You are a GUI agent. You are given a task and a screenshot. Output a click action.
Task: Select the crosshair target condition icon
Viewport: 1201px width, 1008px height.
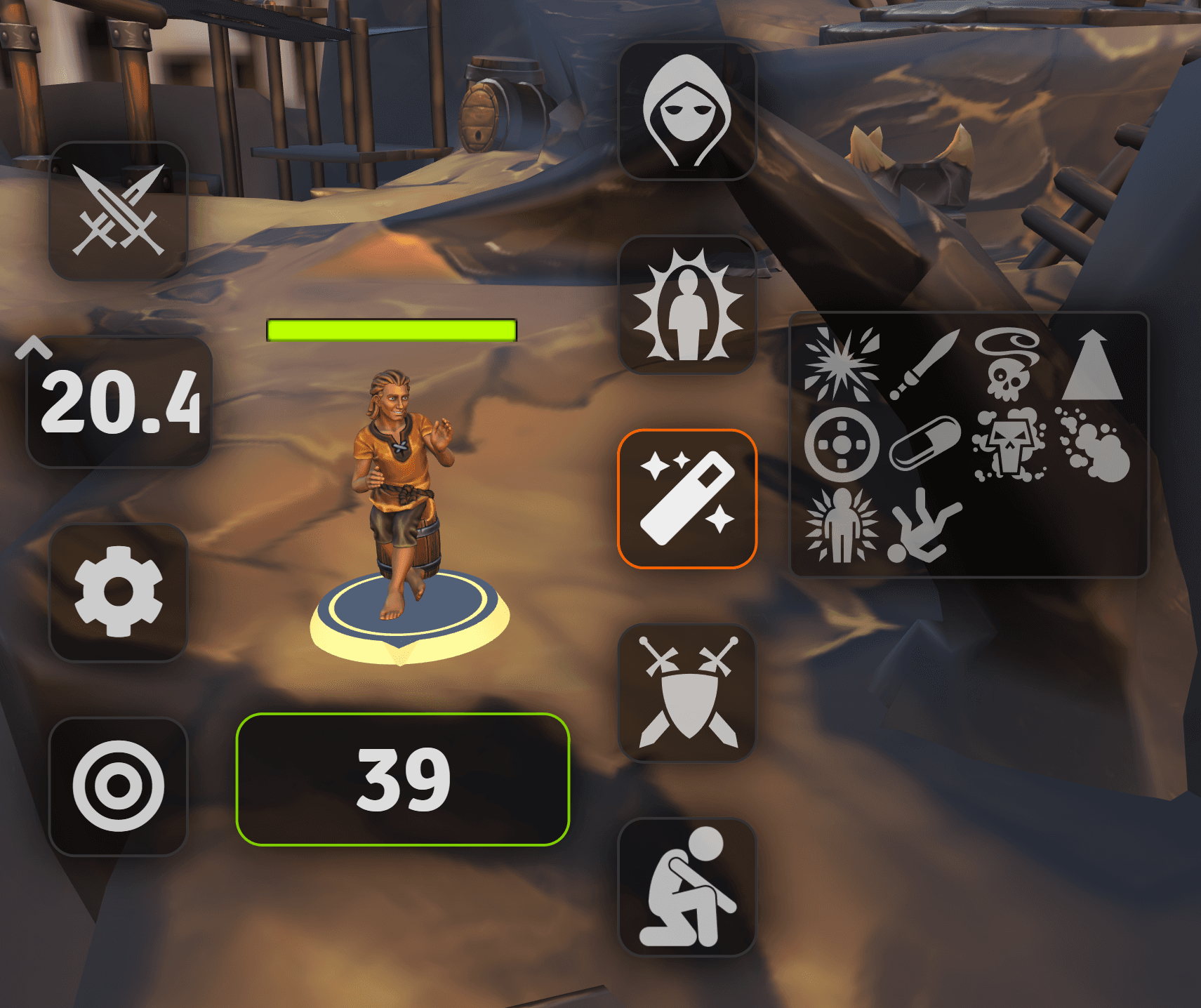(841, 445)
